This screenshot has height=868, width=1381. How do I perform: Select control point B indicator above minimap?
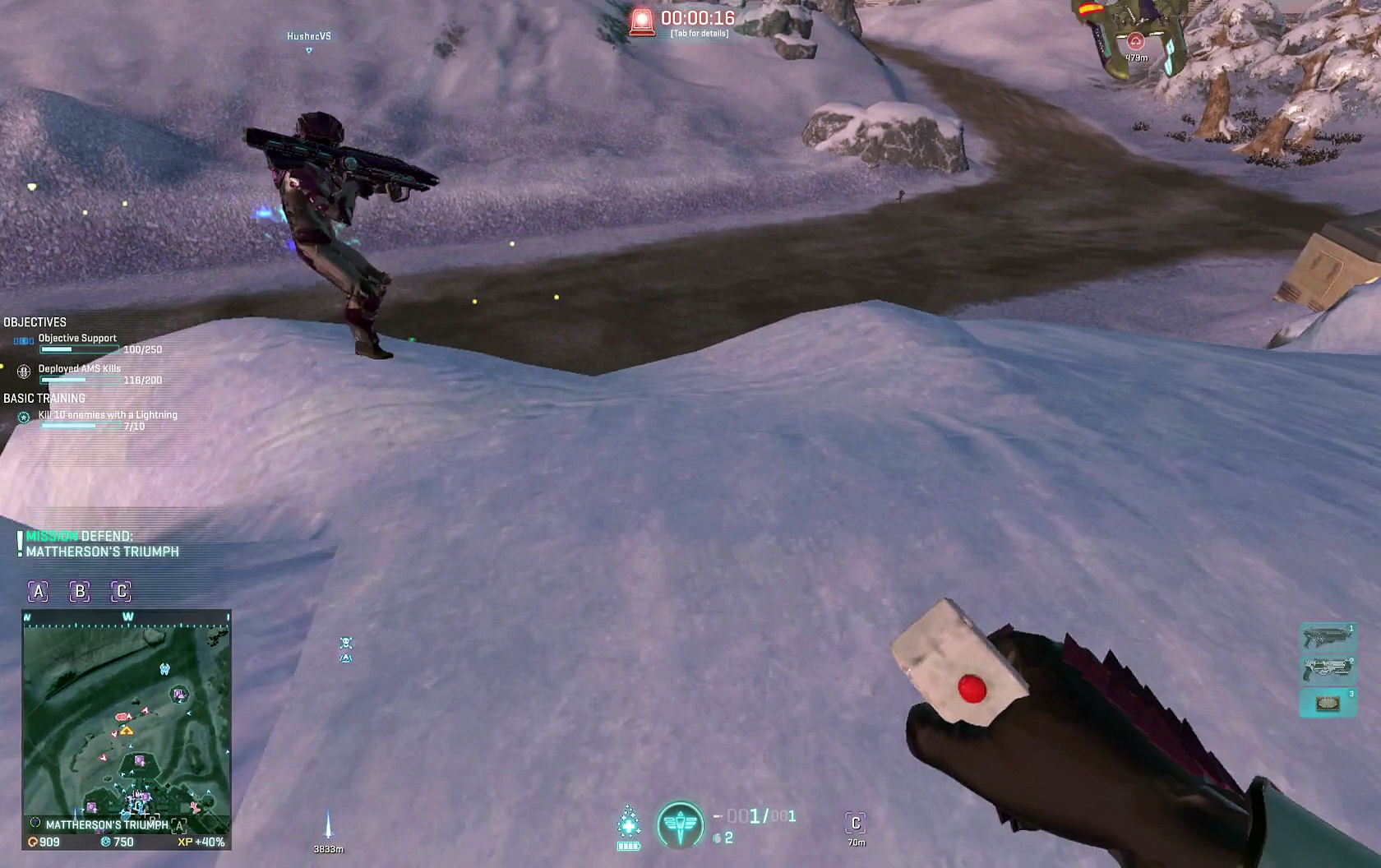[x=80, y=591]
